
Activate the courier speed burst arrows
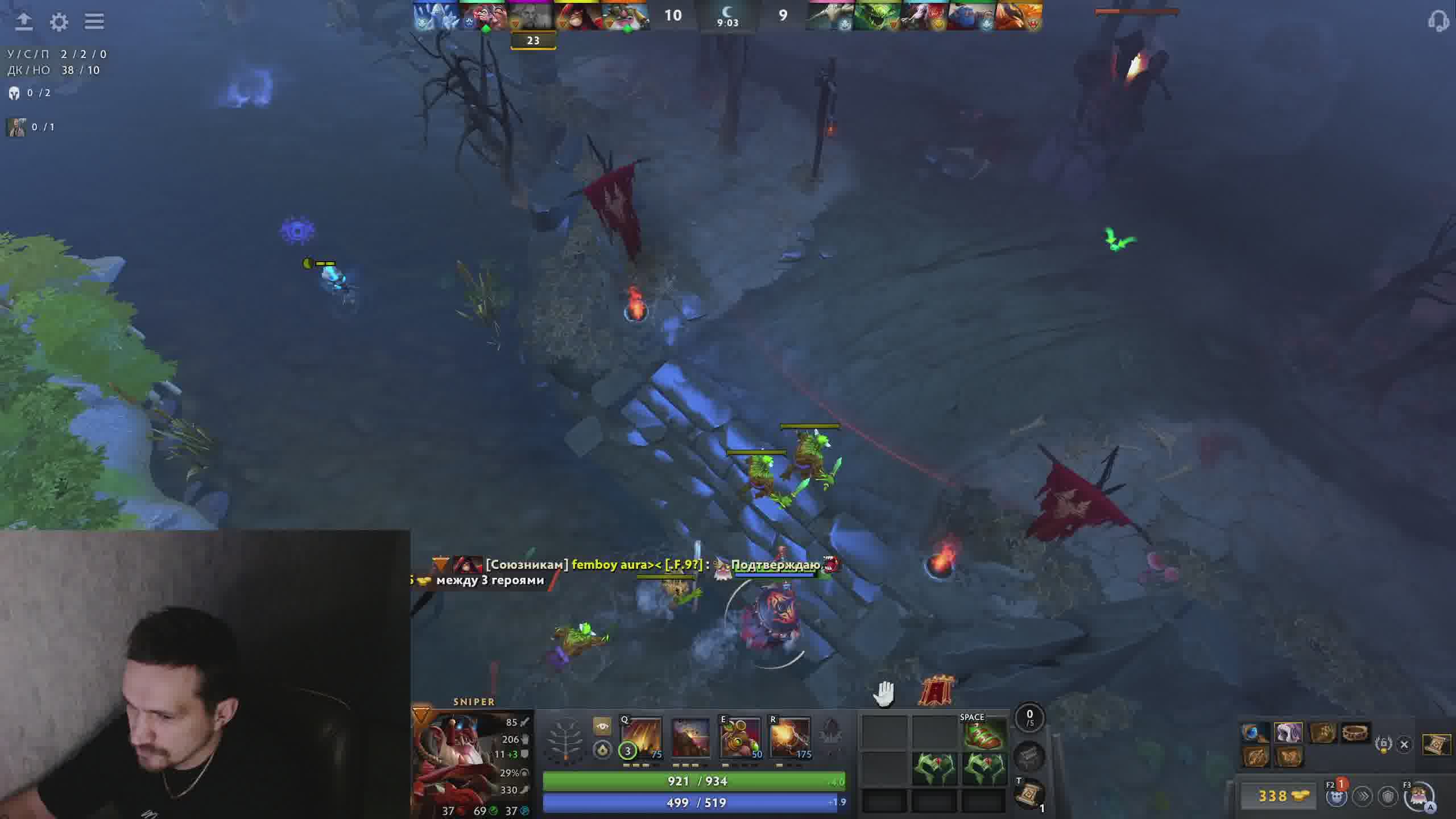(1363, 796)
